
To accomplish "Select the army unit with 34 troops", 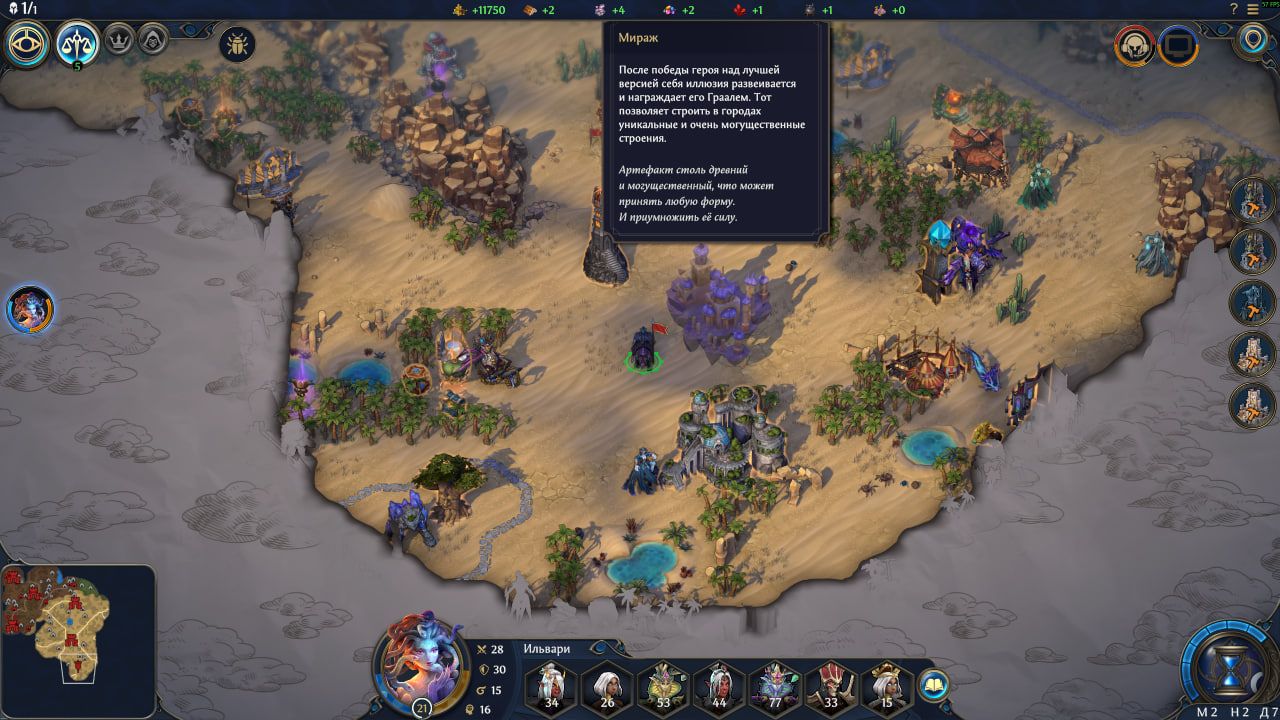I will (550, 687).
